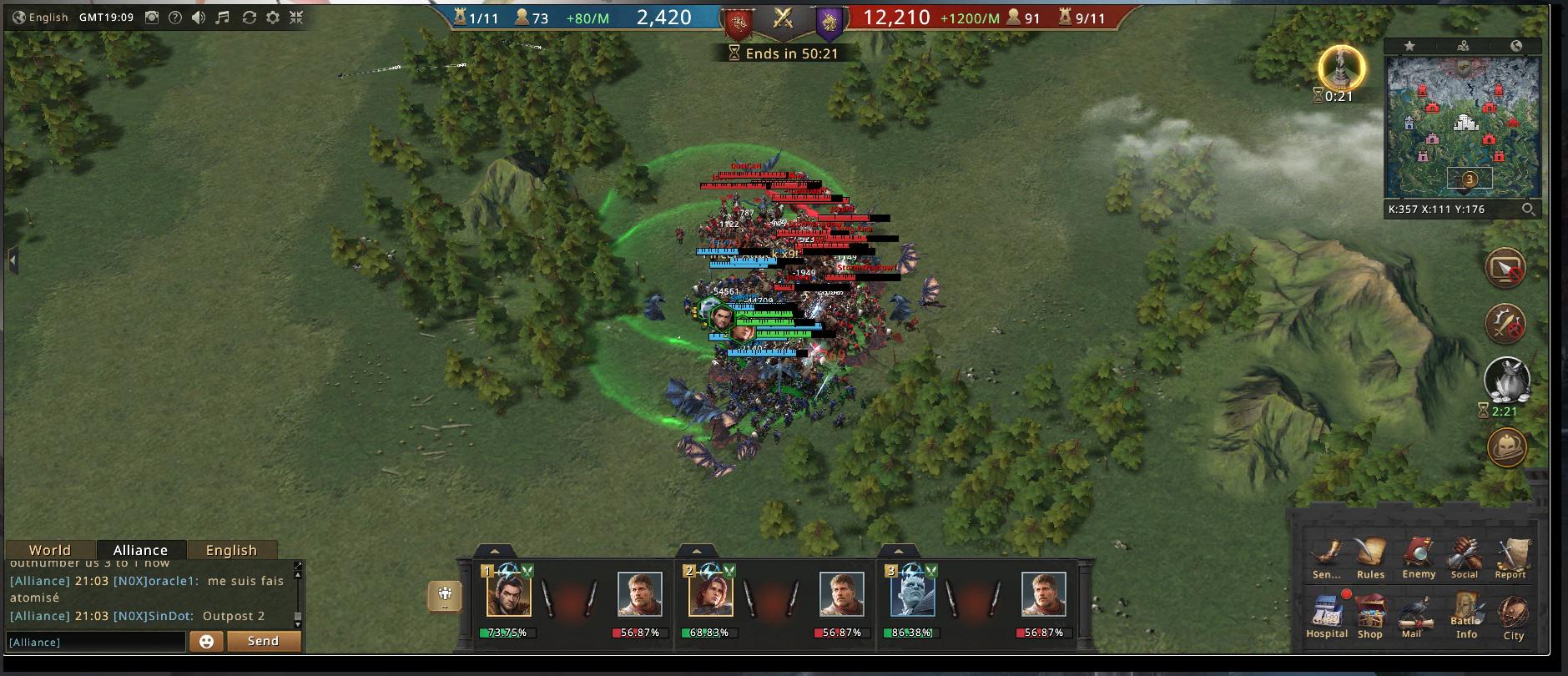Screen dimensions: 1568x676
Task: Switch chat to the World tab
Action: point(50,550)
